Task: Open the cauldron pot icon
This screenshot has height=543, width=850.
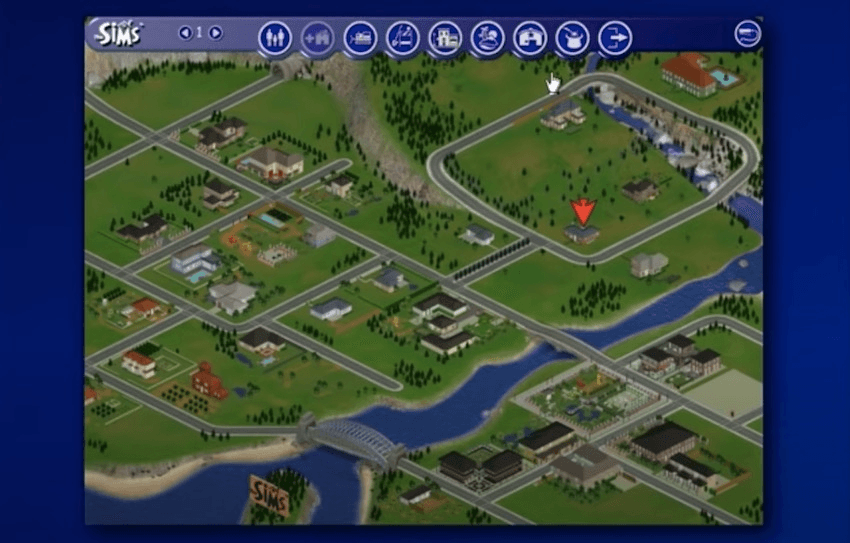Action: point(572,38)
